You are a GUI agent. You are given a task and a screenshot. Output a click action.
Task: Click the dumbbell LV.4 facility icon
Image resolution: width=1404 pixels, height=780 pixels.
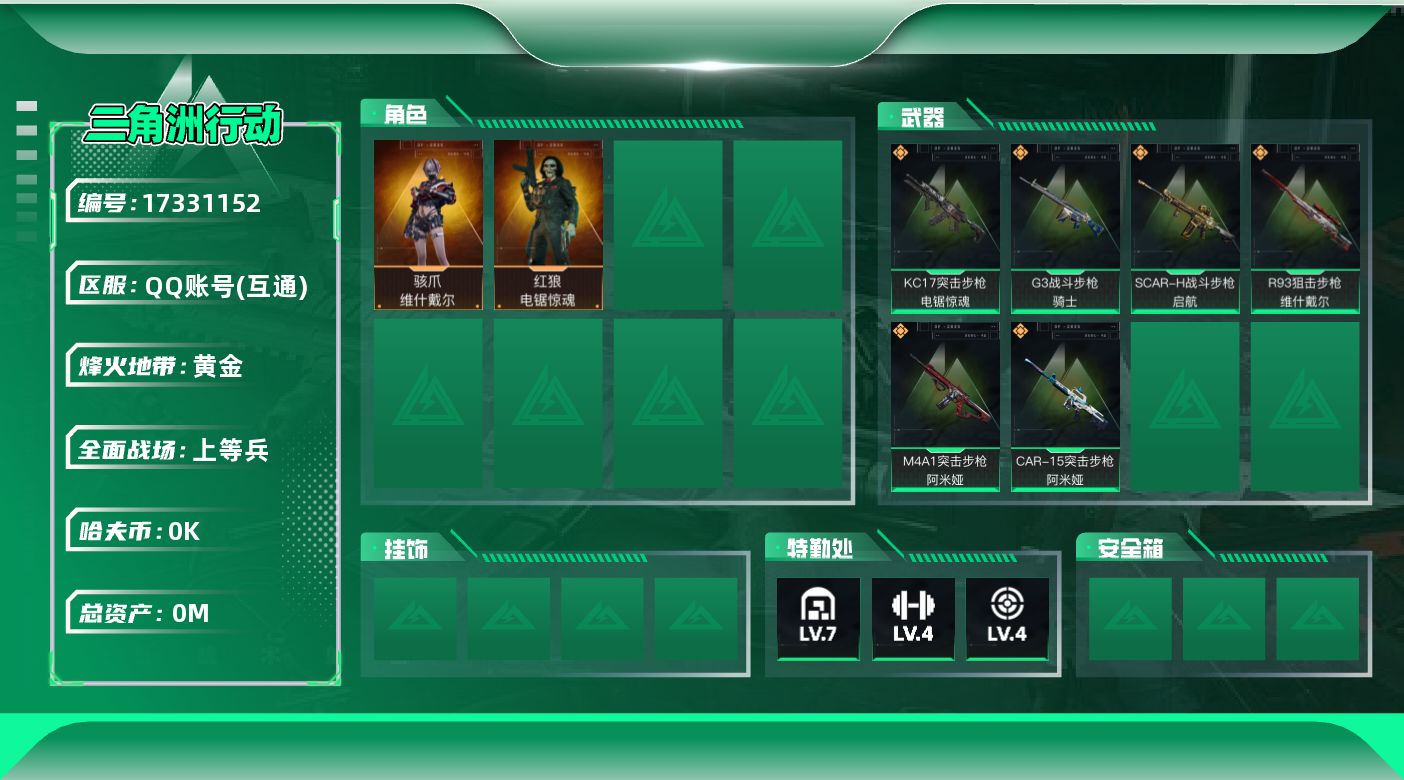pyautogui.click(x=913, y=617)
